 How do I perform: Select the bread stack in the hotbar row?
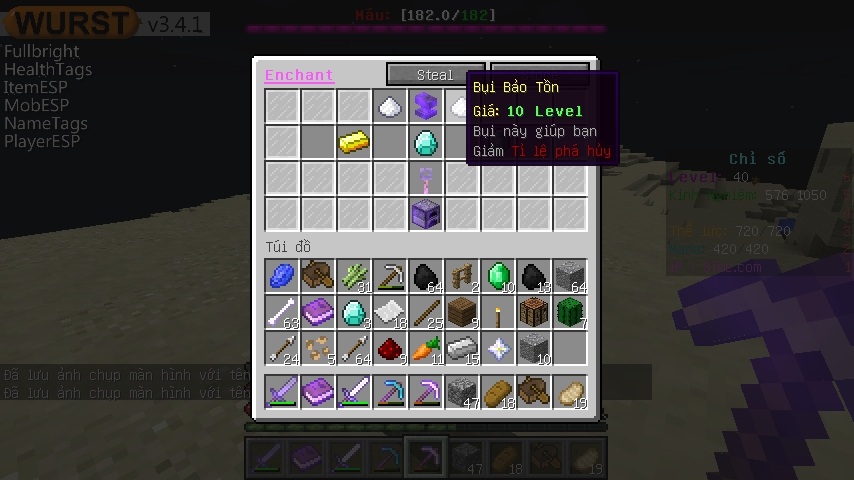click(498, 392)
